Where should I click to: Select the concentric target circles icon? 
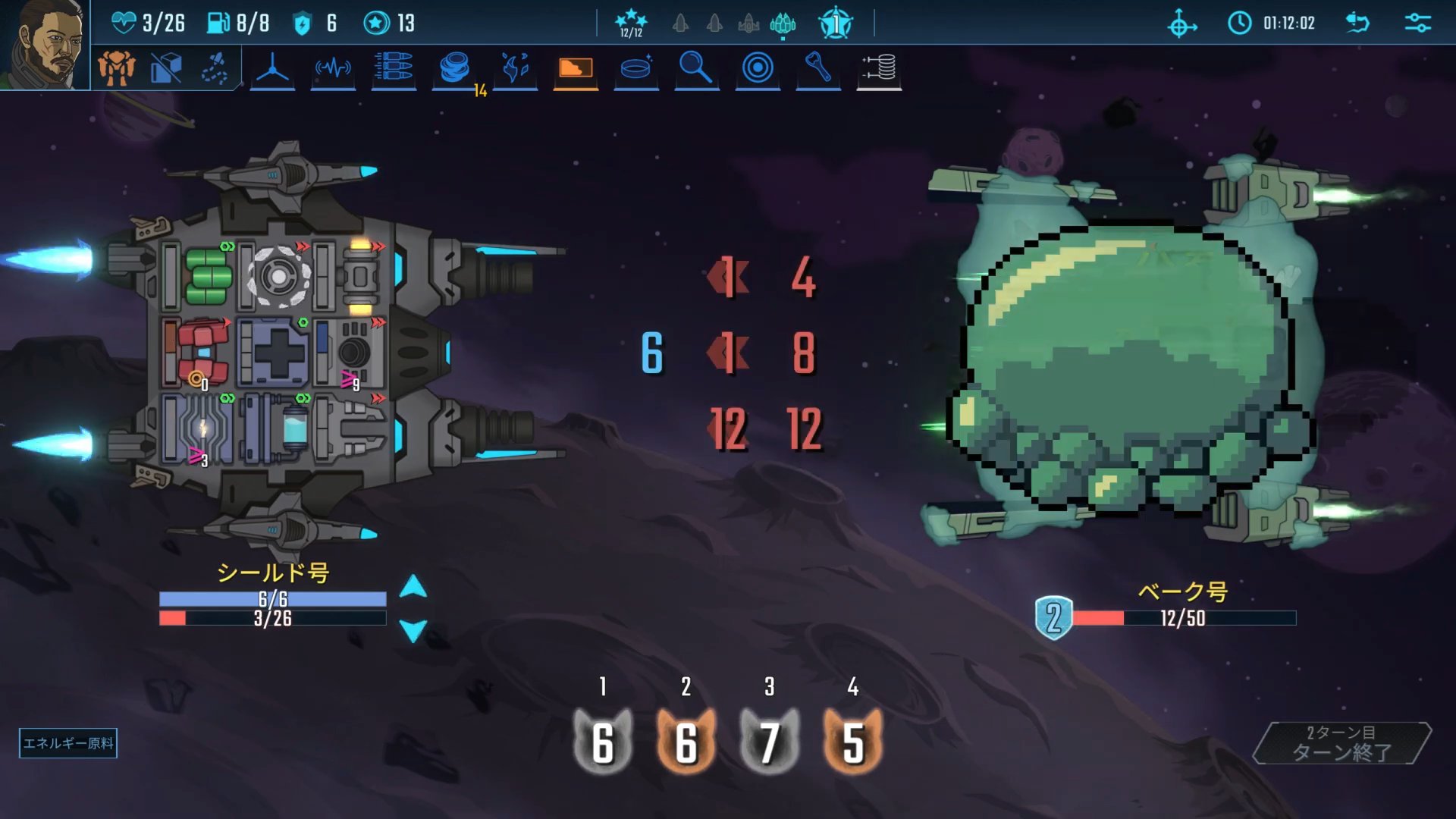(x=758, y=68)
